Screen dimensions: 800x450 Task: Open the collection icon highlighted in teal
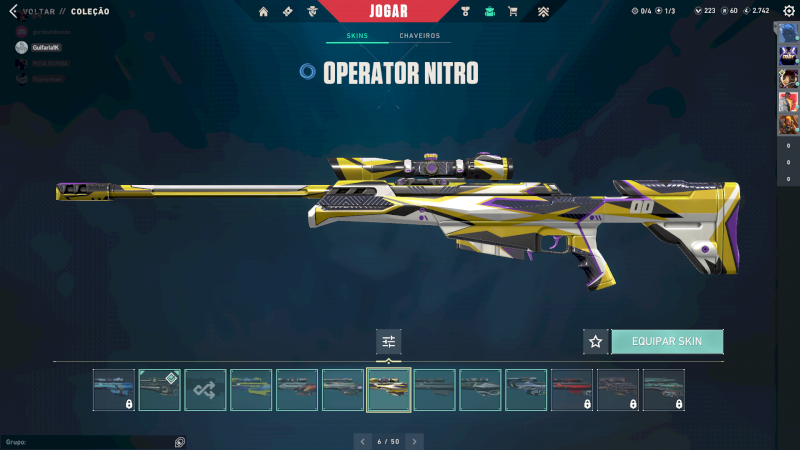(x=489, y=12)
